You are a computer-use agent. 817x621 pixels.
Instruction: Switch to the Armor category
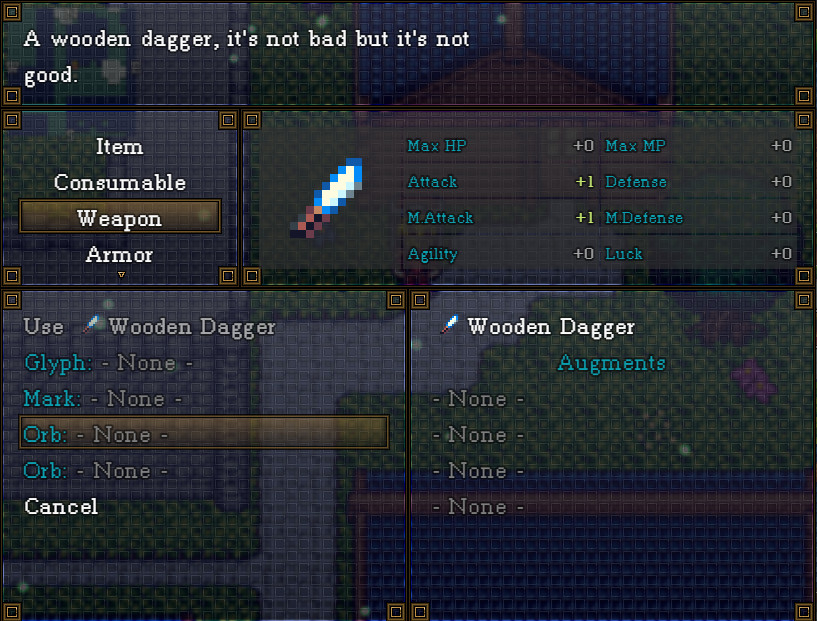point(119,255)
